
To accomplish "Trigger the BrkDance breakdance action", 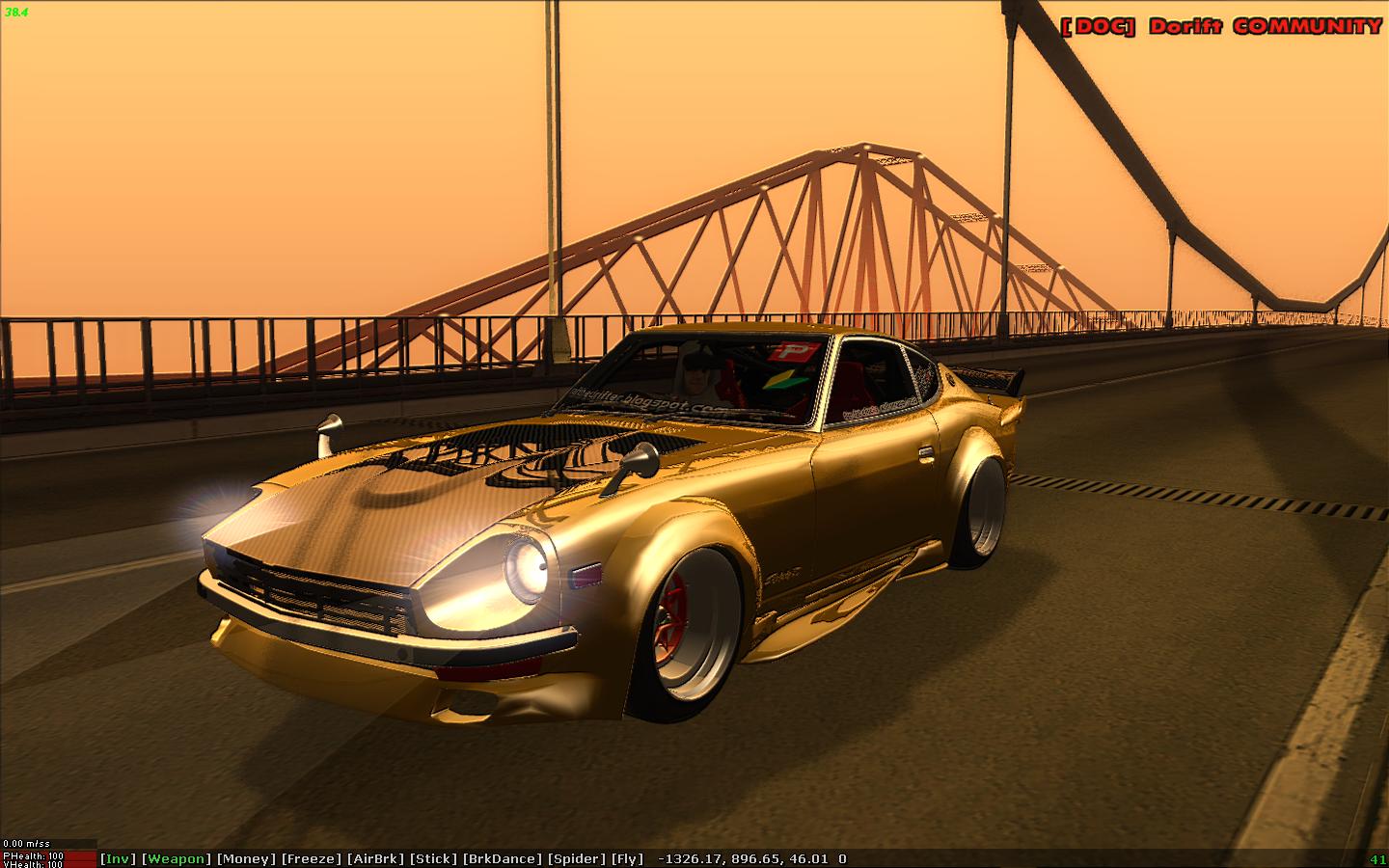I will 504,857.
